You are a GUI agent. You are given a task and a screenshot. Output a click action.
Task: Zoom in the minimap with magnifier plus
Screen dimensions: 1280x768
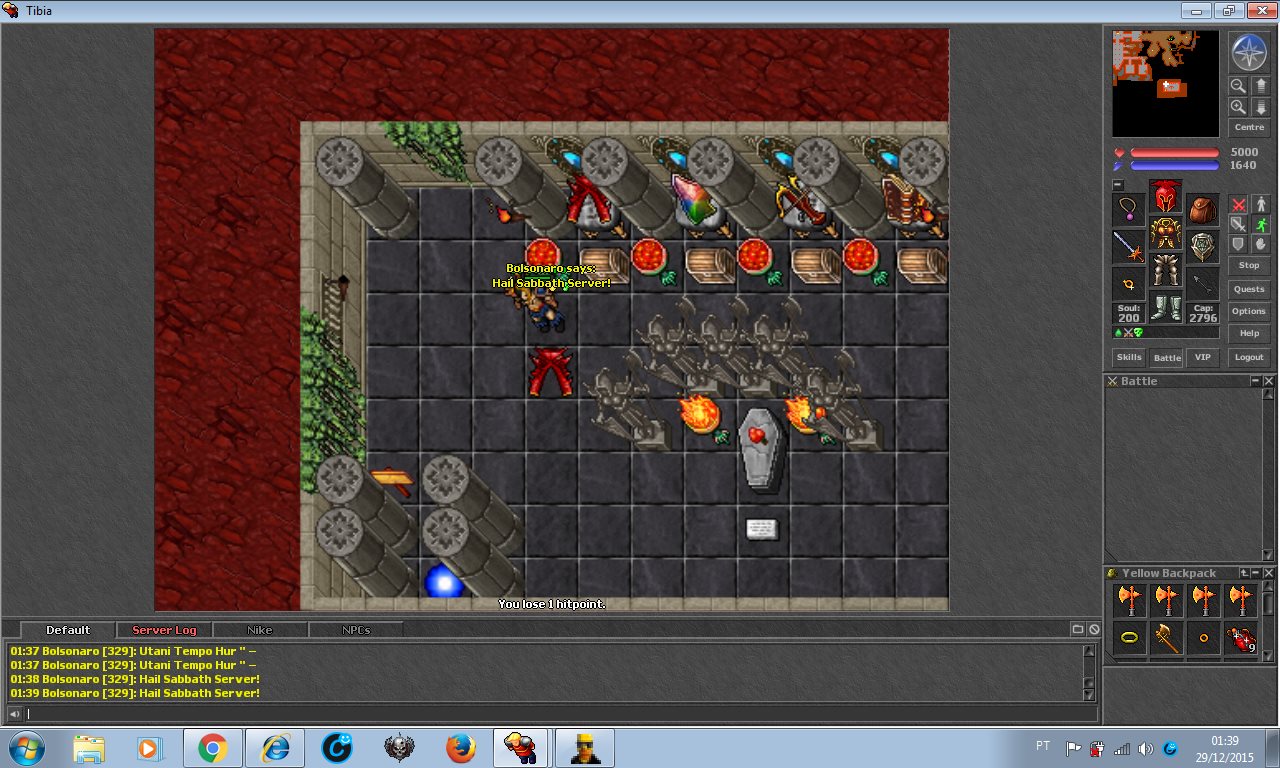(1238, 107)
